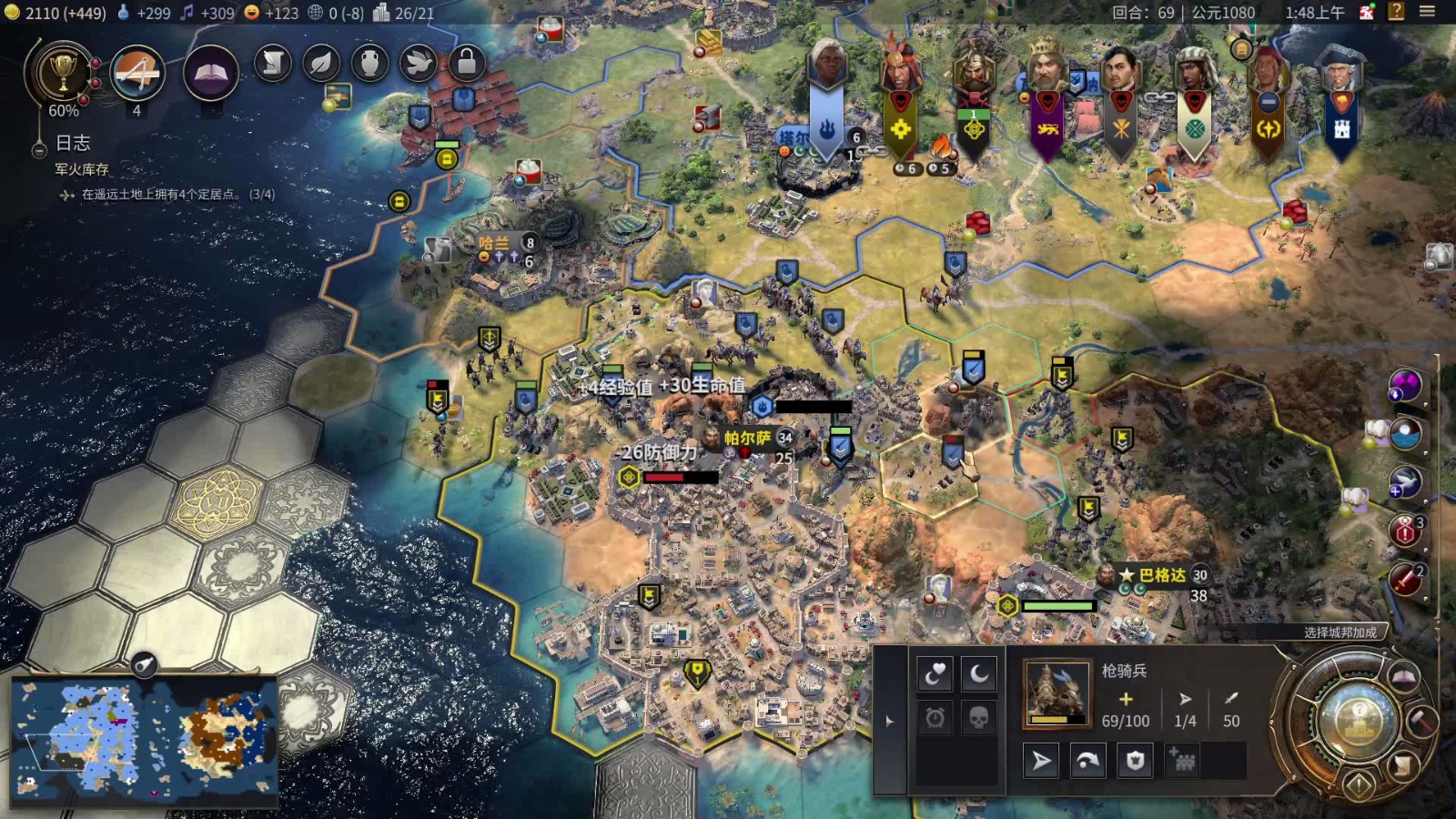Open the hamburger main menu

tap(1427, 12)
